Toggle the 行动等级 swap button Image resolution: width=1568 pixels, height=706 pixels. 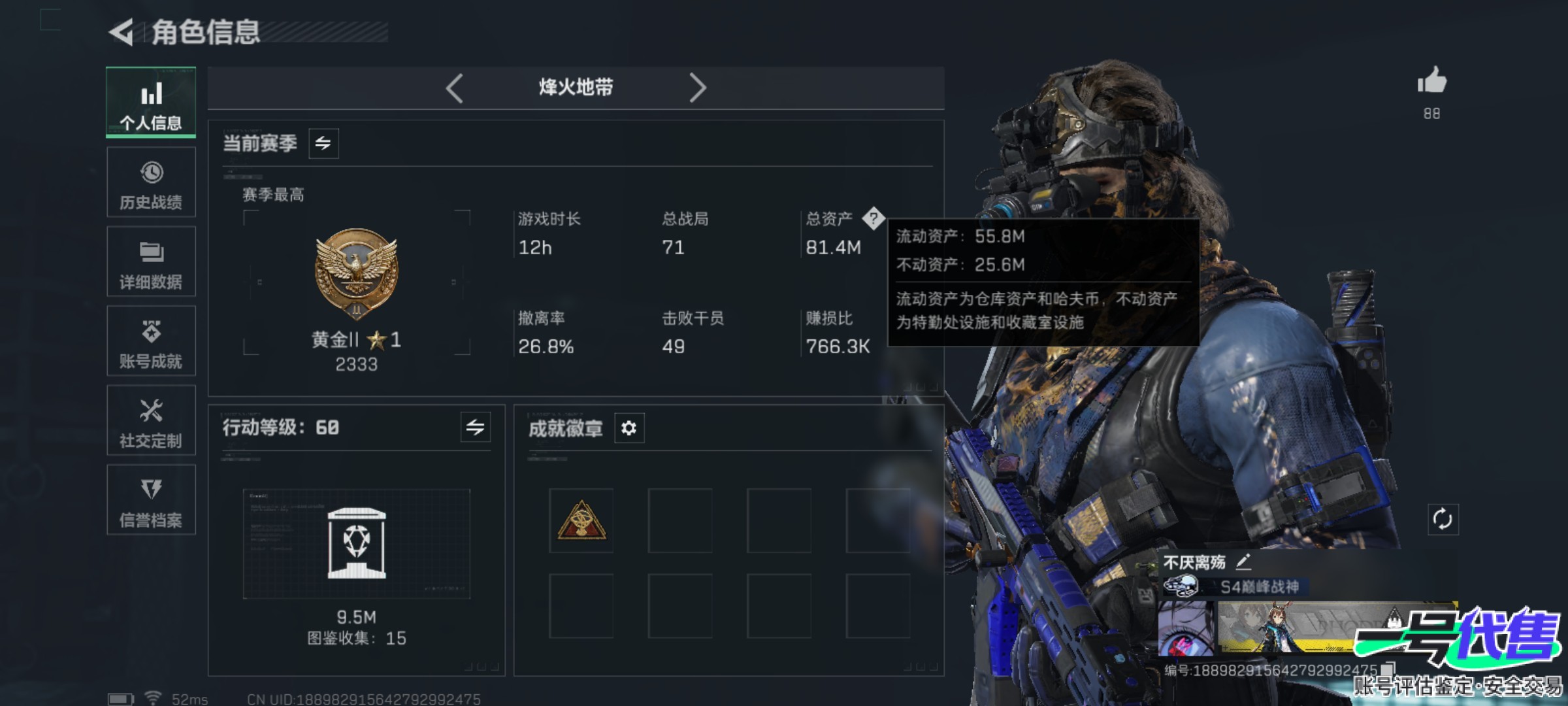coord(475,428)
